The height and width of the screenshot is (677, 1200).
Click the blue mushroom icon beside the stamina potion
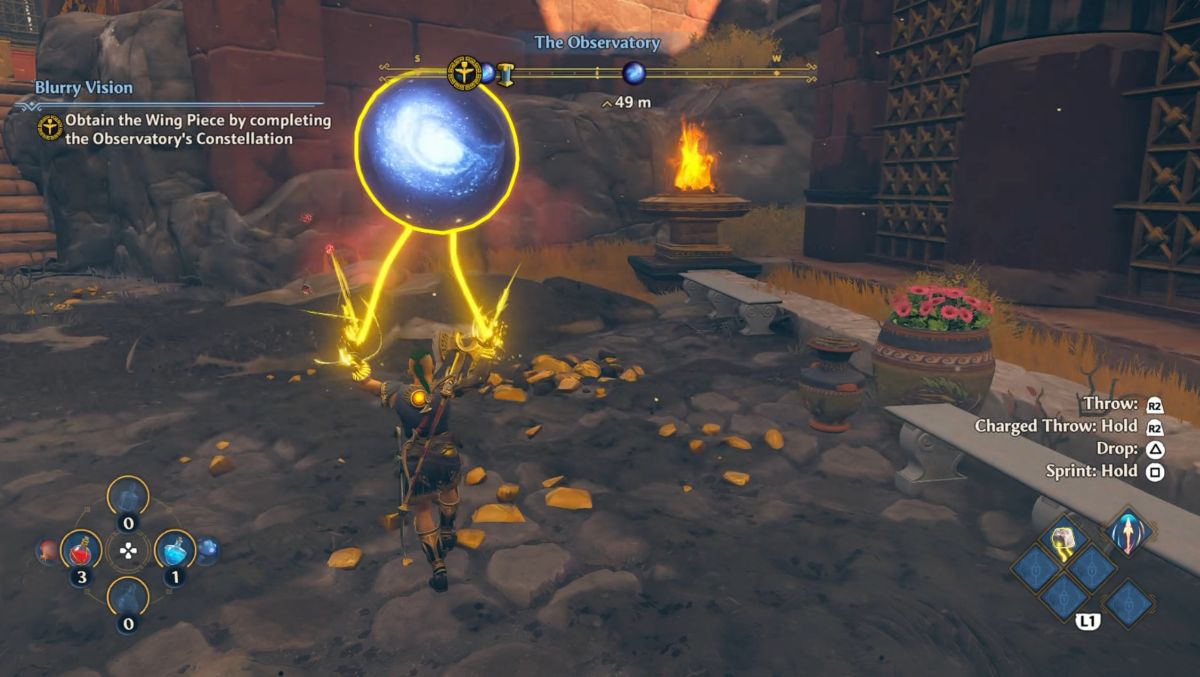tap(207, 548)
